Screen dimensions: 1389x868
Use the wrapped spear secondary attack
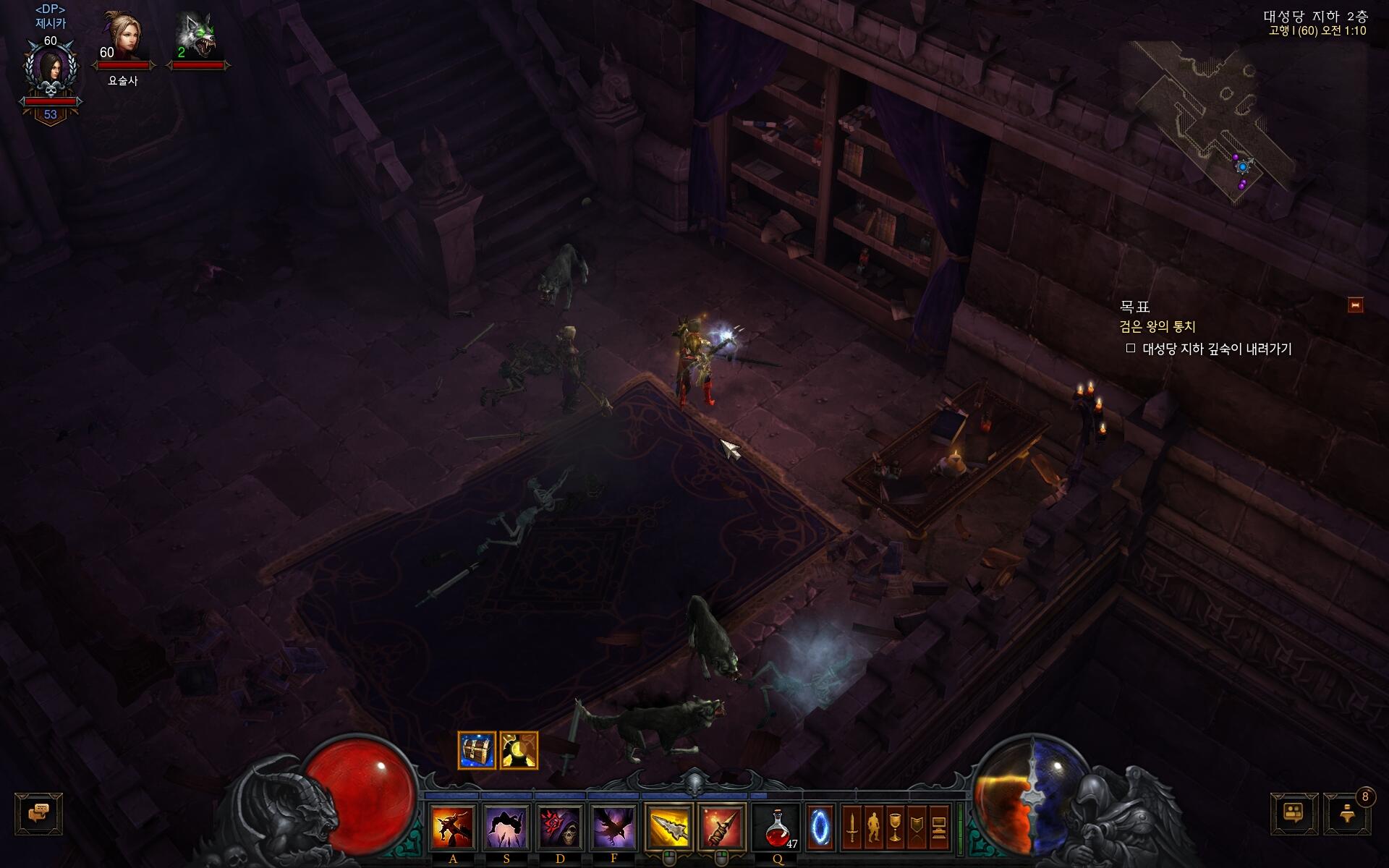pyautogui.click(x=722, y=827)
